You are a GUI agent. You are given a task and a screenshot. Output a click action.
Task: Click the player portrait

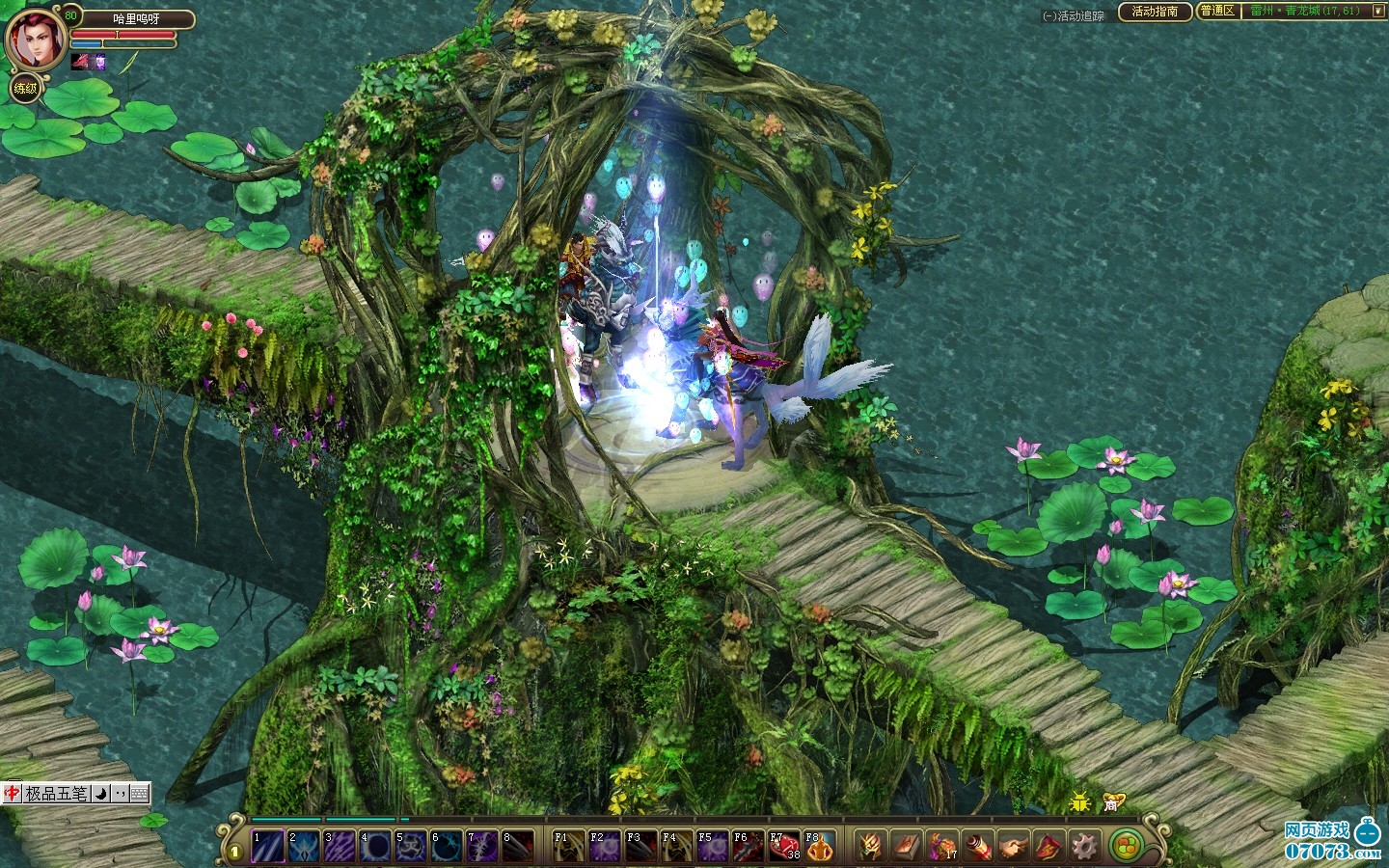click(x=36, y=39)
